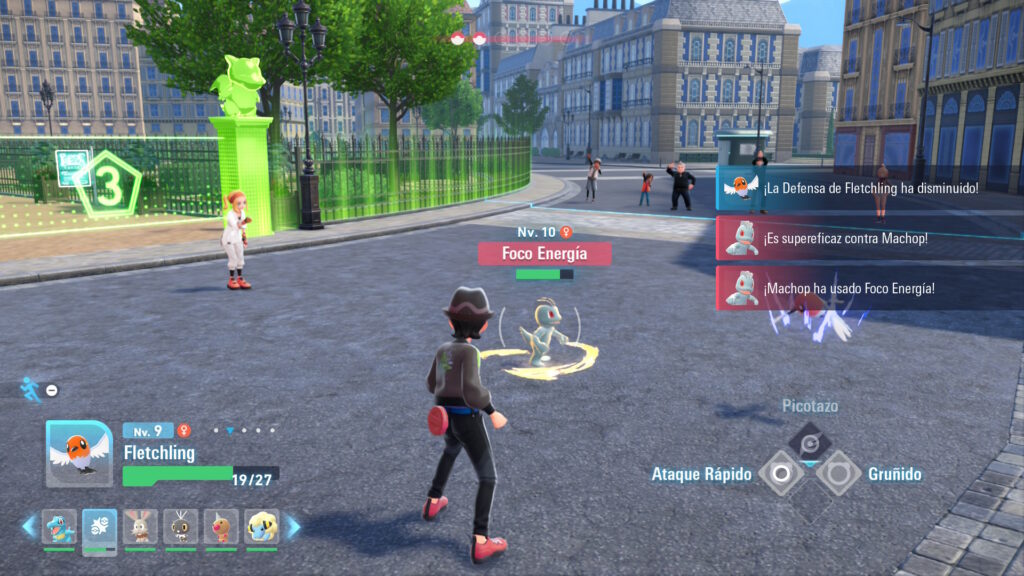Image resolution: width=1024 pixels, height=576 pixels.
Task: Click the running figure icon
Action: pyautogui.click(x=31, y=389)
